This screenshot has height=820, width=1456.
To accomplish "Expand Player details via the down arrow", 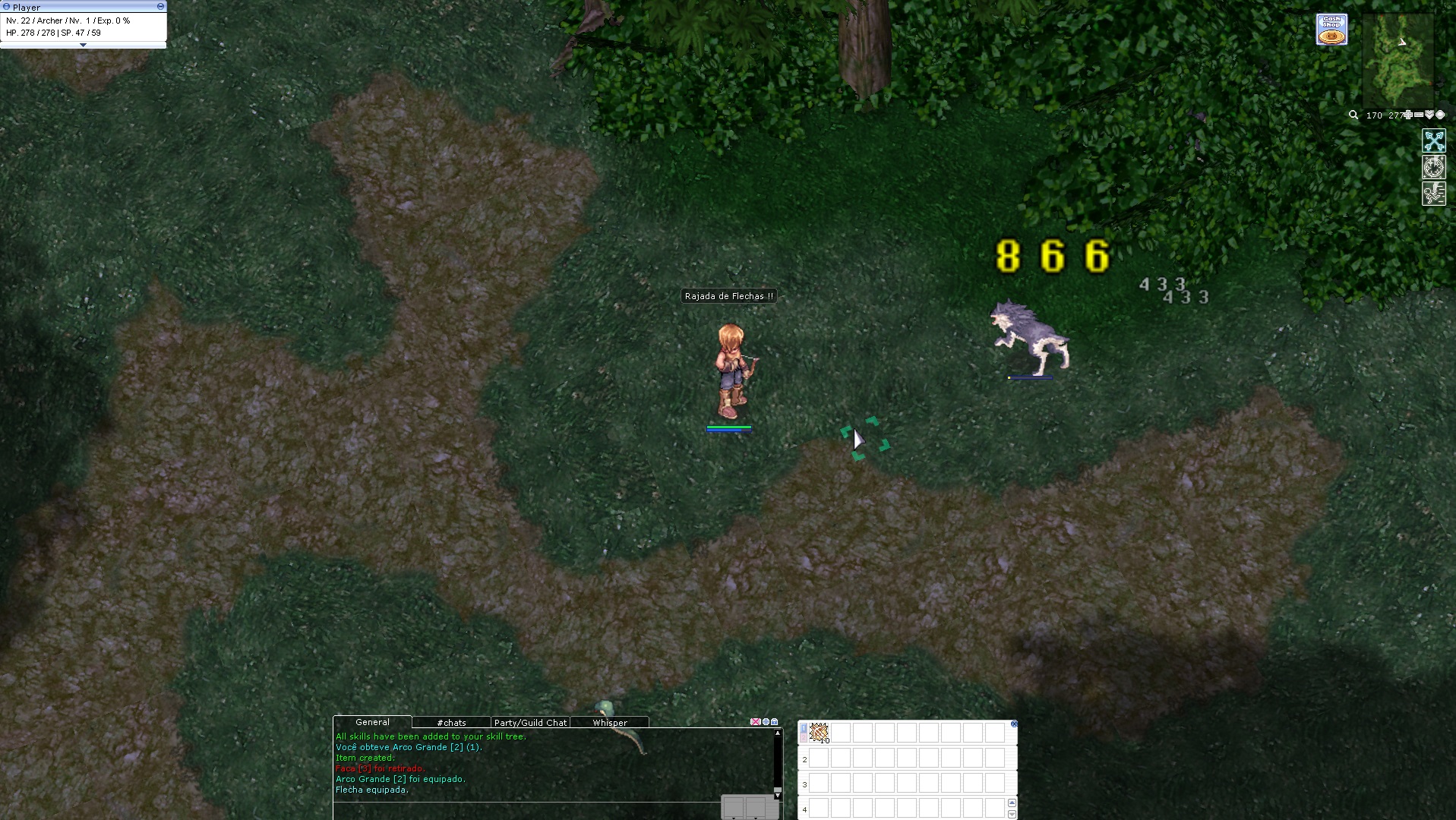I will pos(84,45).
